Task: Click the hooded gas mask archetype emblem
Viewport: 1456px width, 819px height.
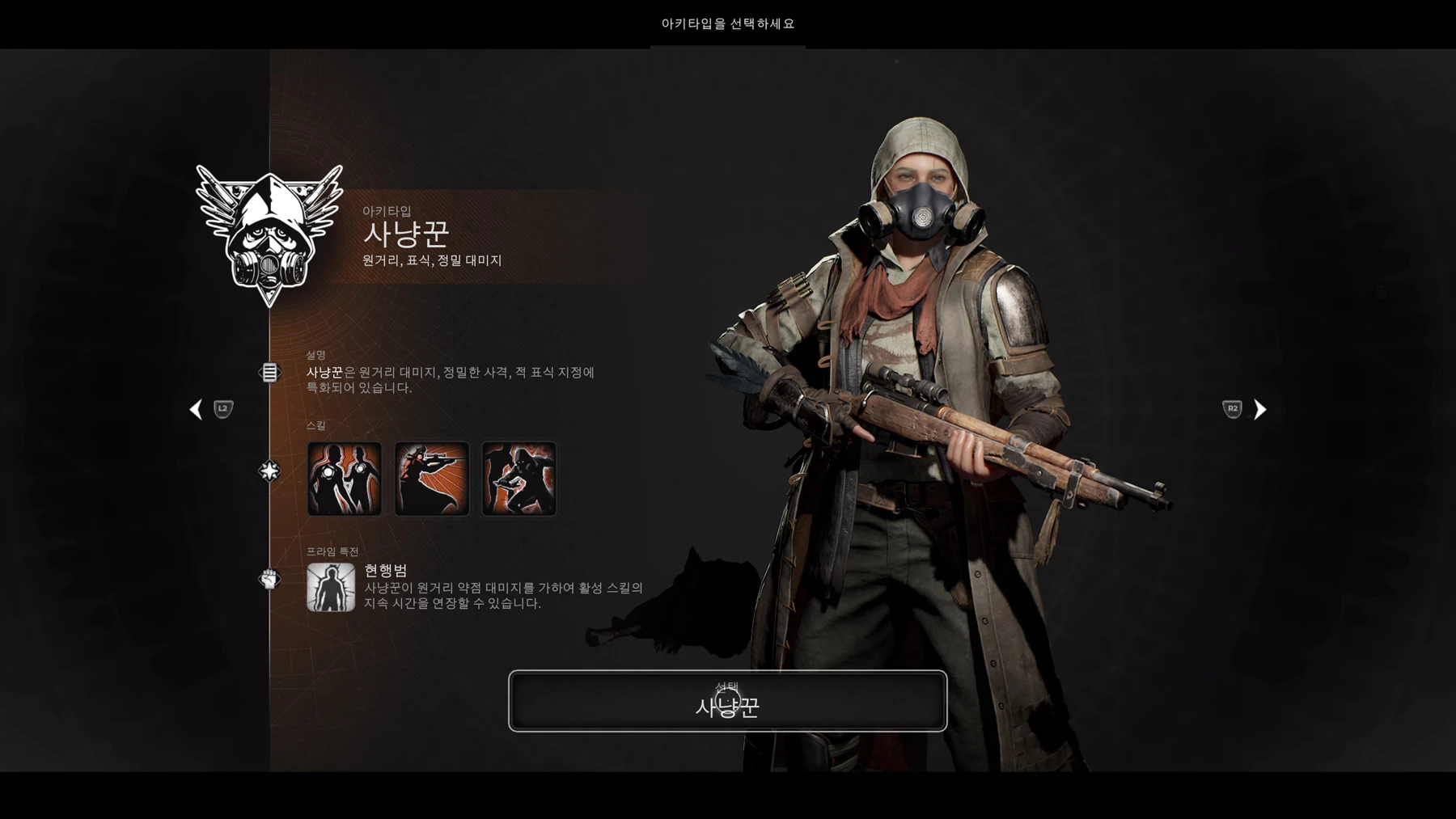Action: click(269, 234)
